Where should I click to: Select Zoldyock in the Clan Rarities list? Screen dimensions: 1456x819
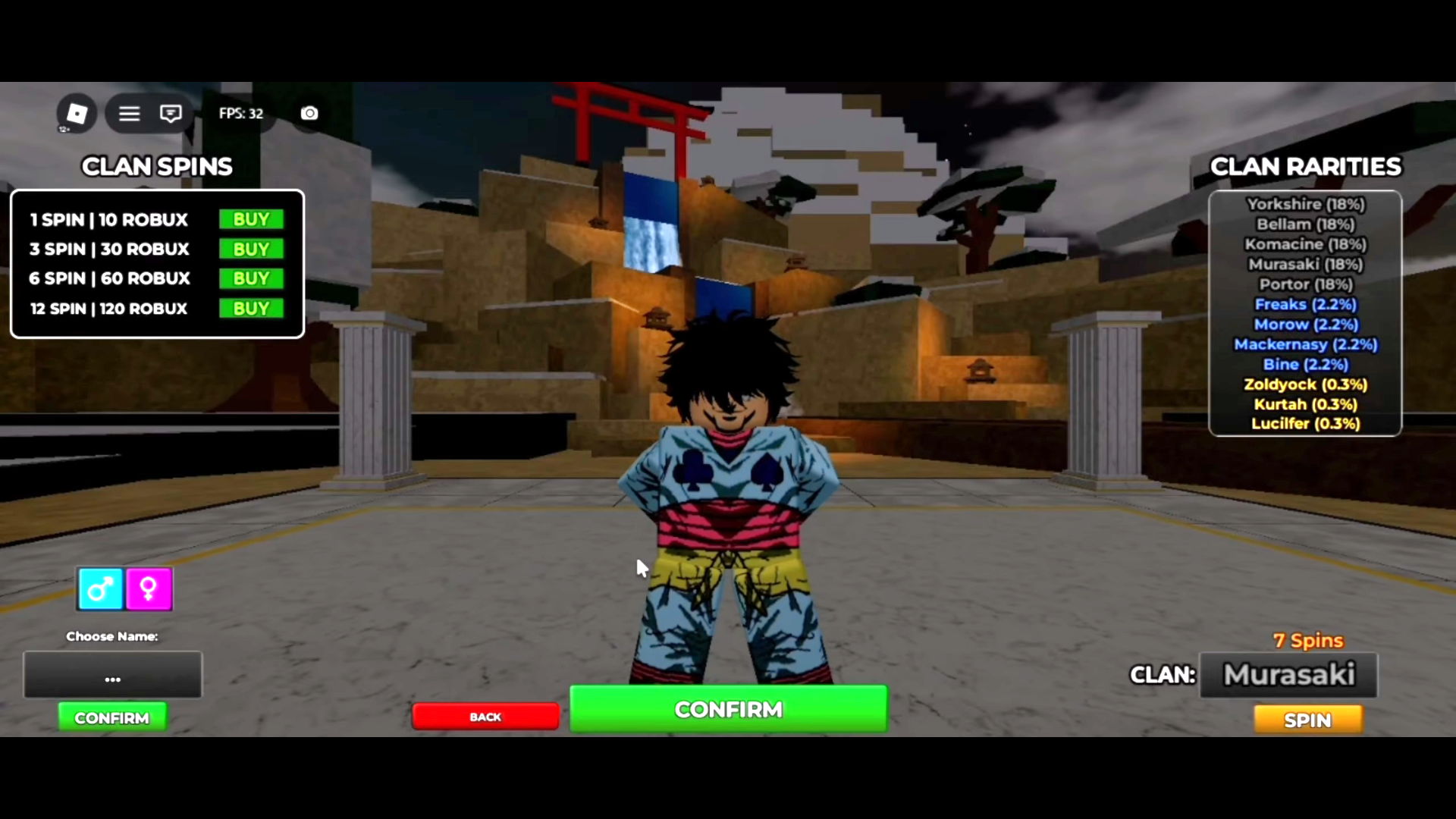[x=1305, y=384]
